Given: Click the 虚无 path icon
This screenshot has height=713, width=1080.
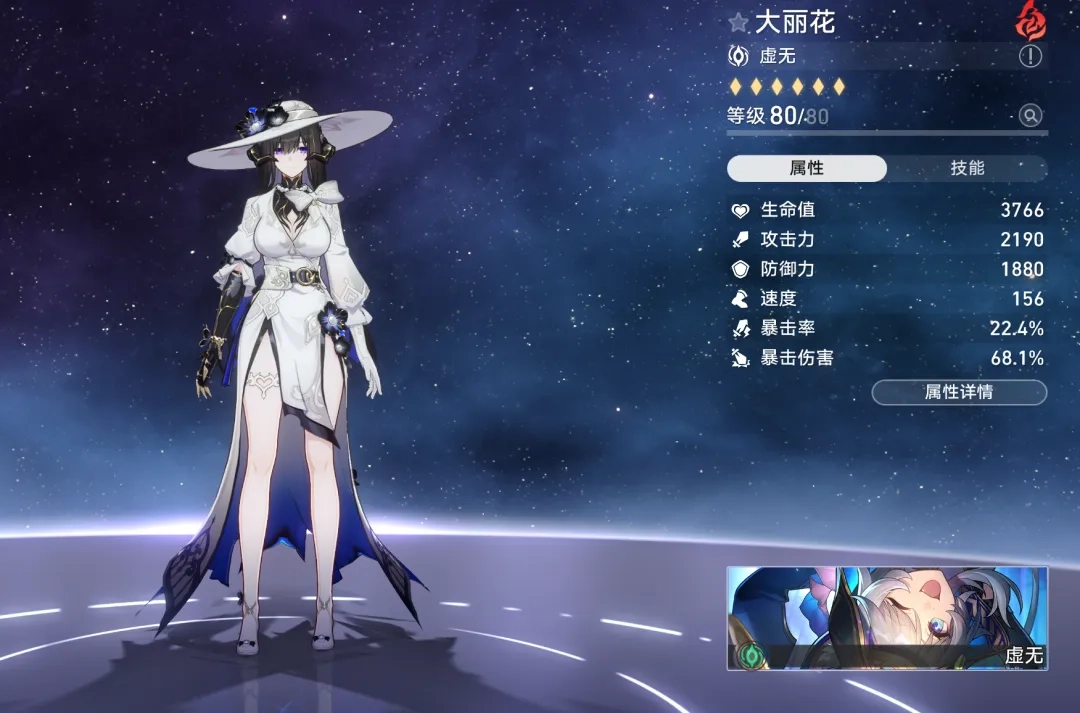Looking at the screenshot, I should click(739, 56).
